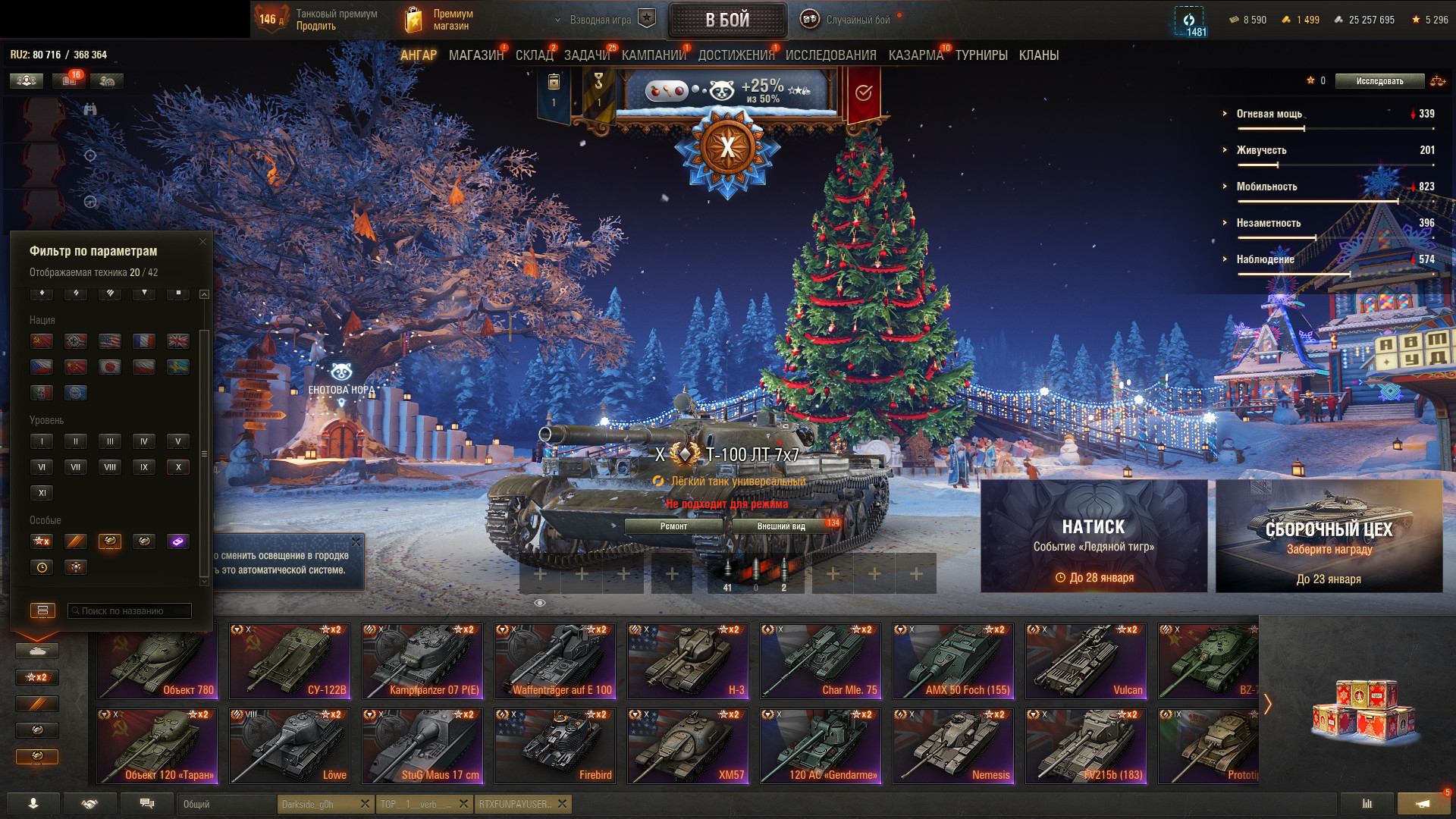The image size is (1456, 819).
Task: Click the Исследовать research button
Action: [1379, 81]
